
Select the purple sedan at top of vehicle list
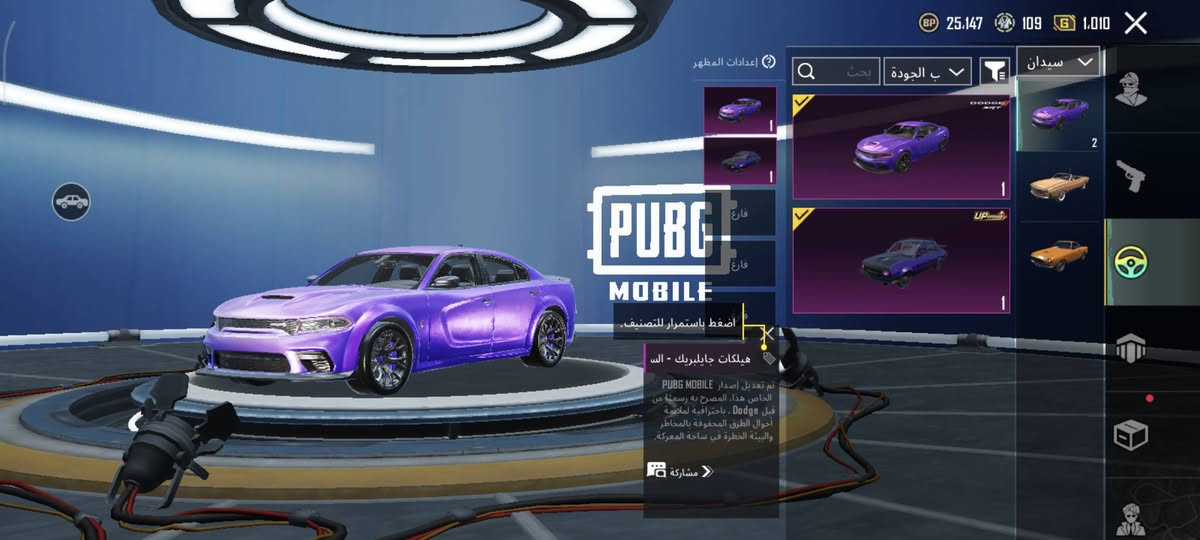pos(1059,114)
